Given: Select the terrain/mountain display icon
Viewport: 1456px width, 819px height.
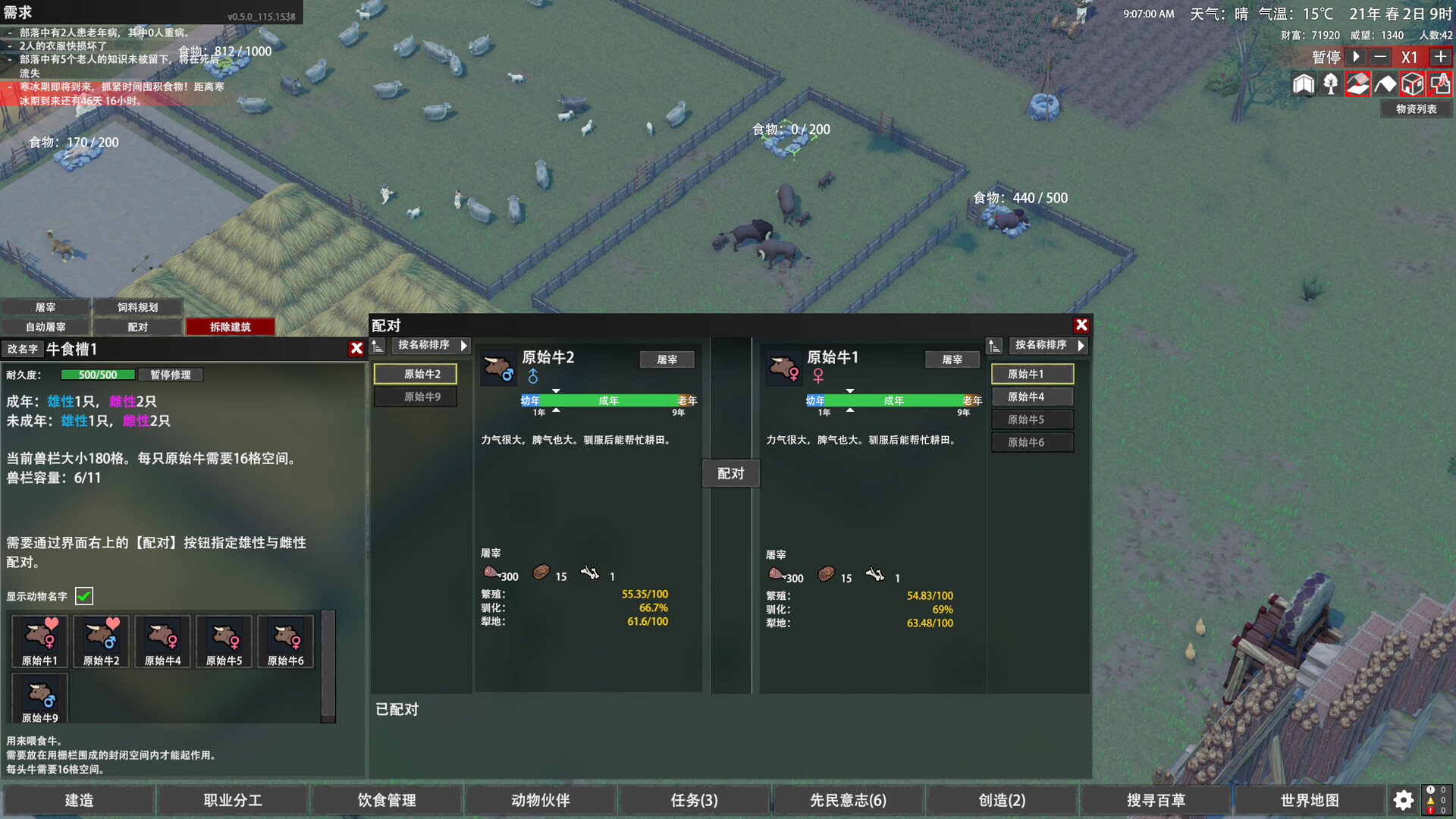Looking at the screenshot, I should [x=1385, y=84].
